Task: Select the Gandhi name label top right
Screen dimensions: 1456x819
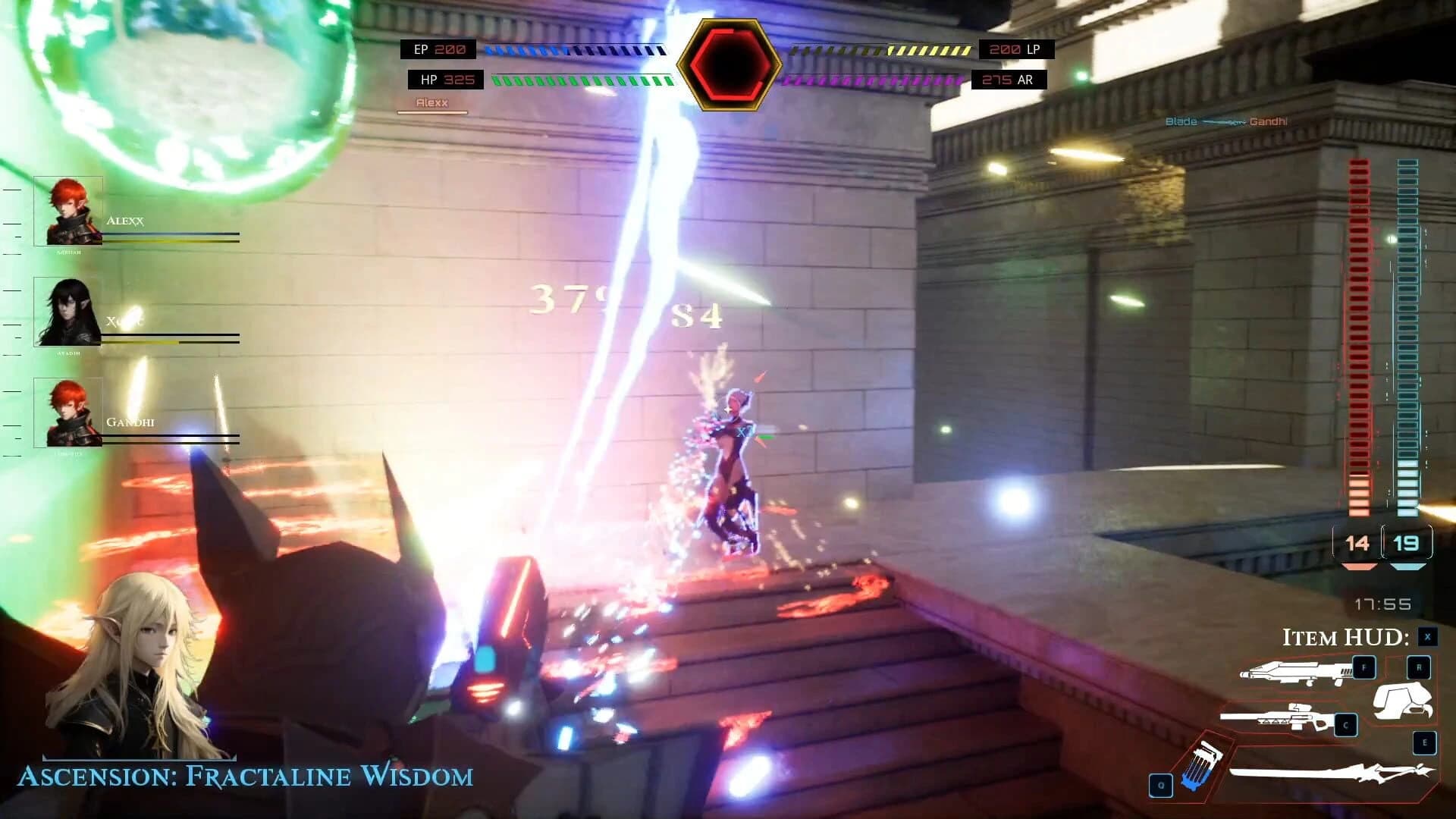Action: pyautogui.click(x=1269, y=121)
